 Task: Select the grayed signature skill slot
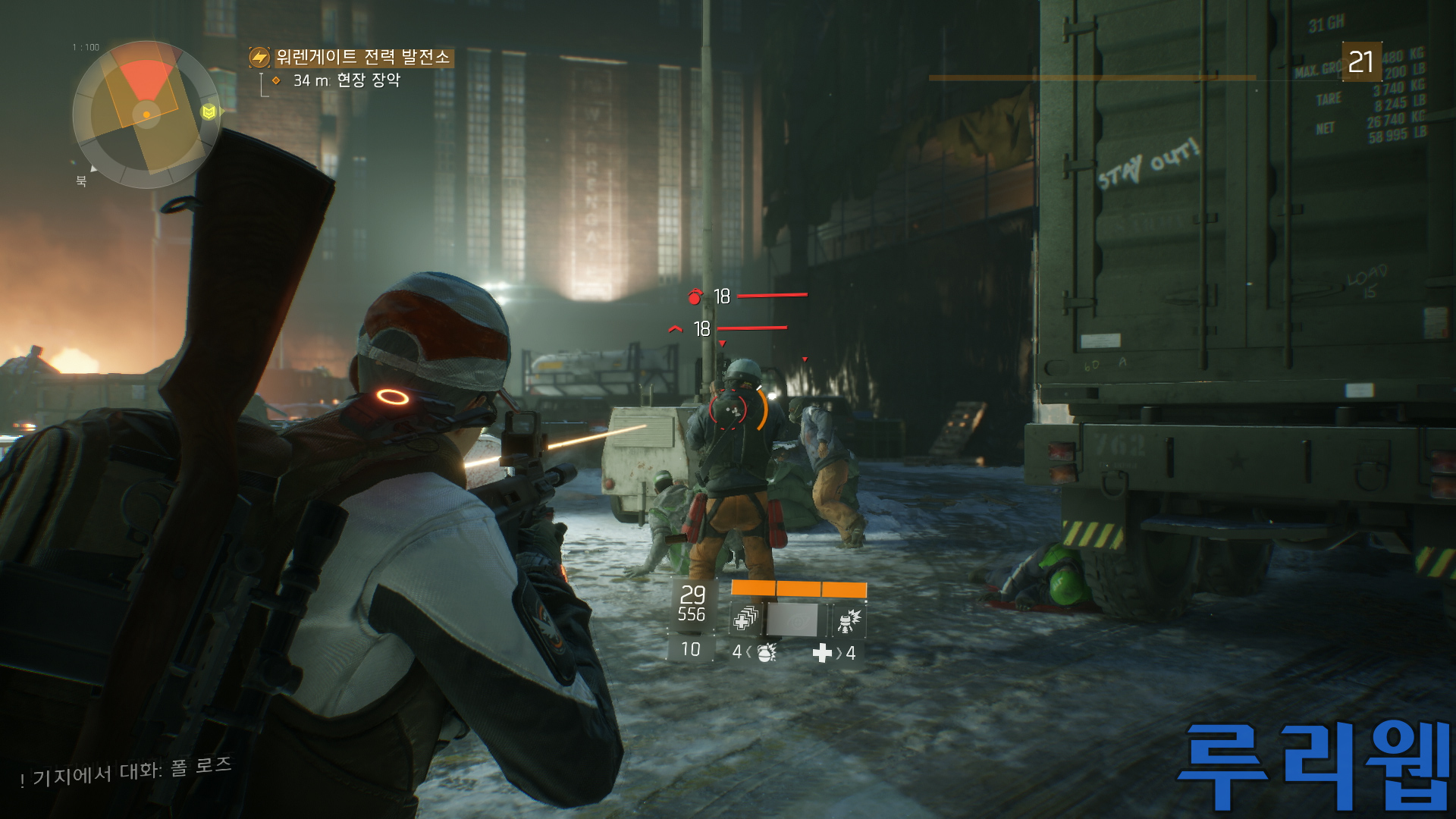click(793, 620)
